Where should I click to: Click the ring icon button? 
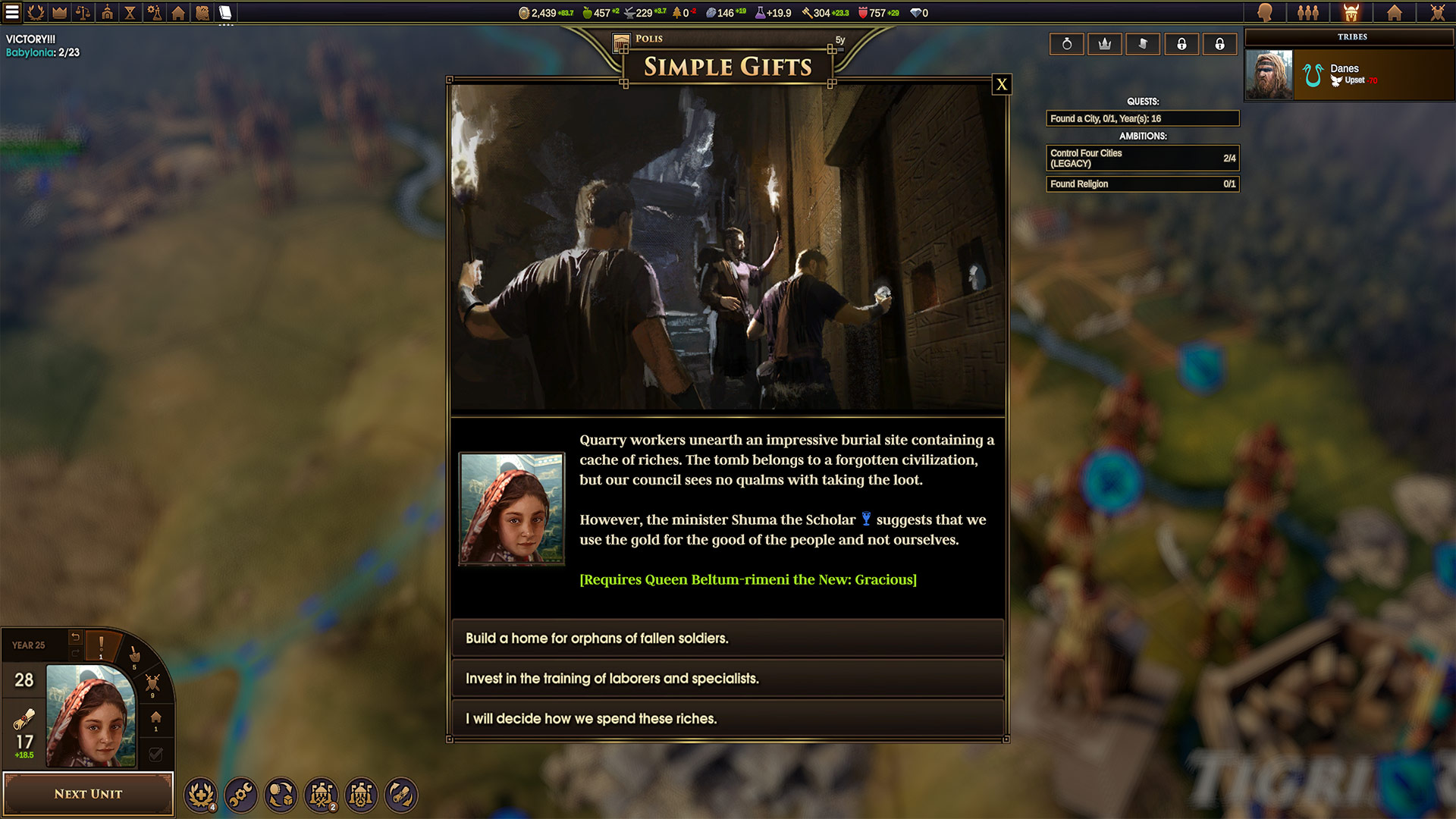(x=1067, y=44)
